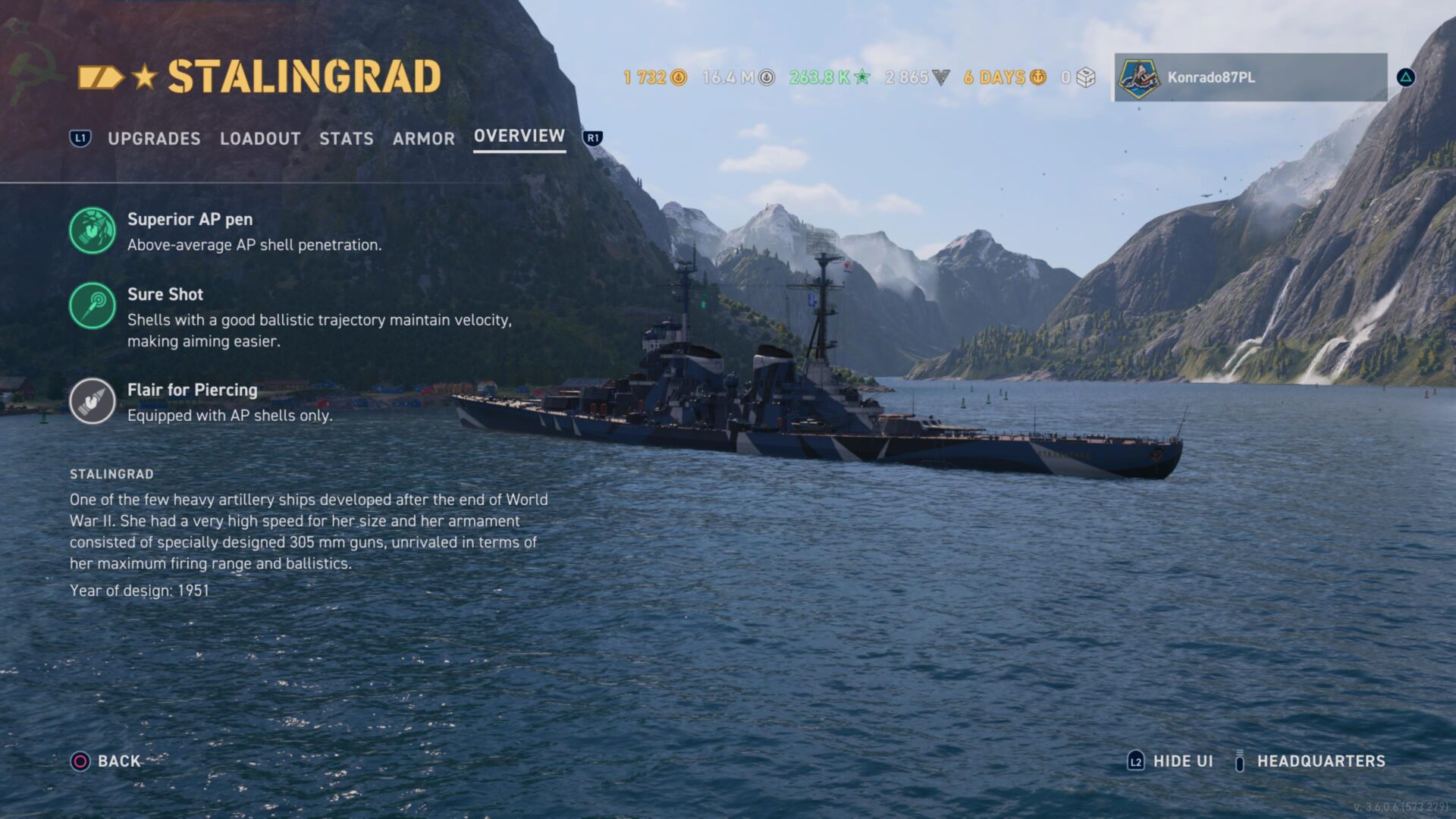Viewport: 1456px width, 819px height.
Task: Check the 6 days premium account status
Action: [x=1005, y=77]
